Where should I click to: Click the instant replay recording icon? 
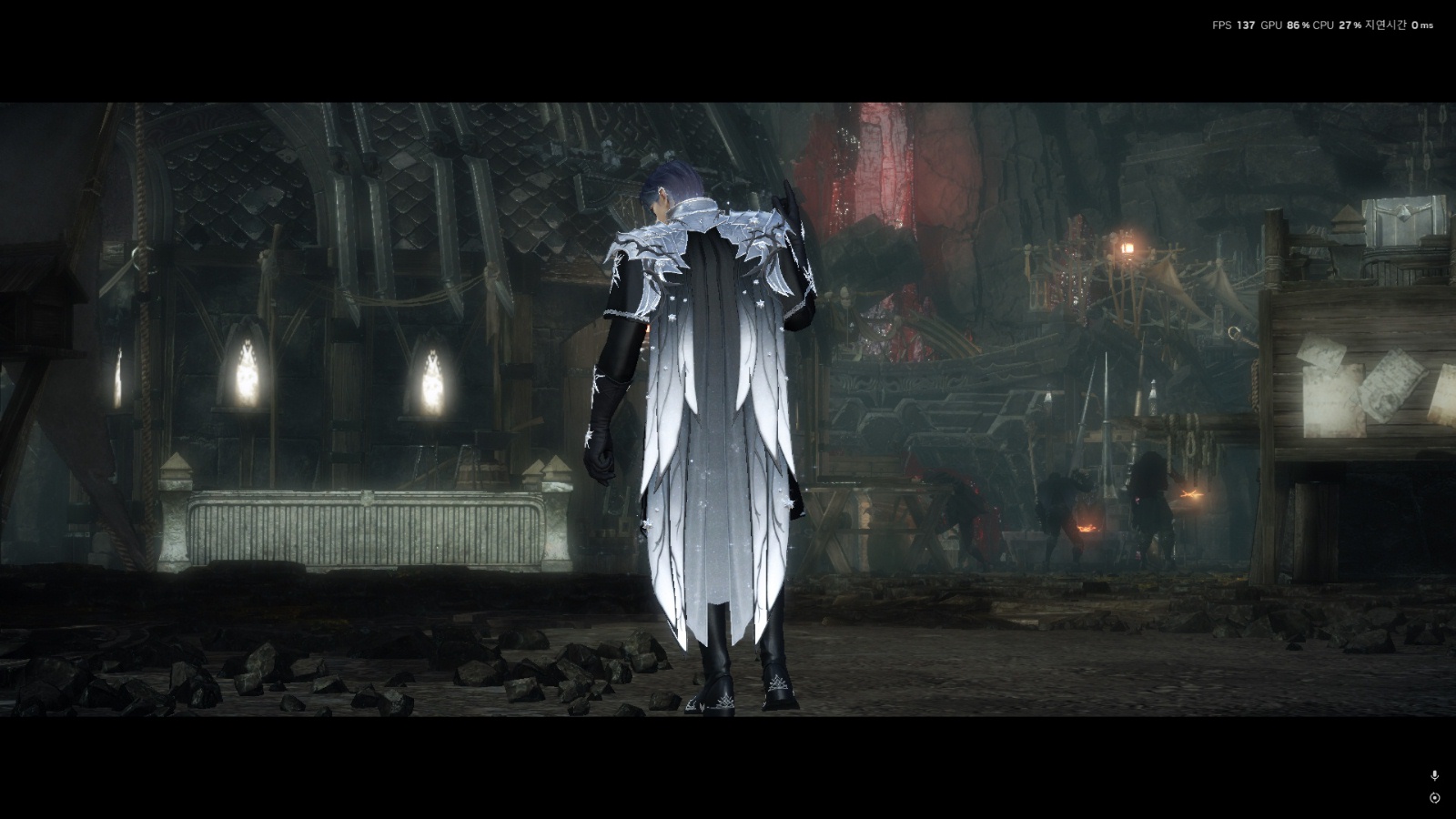(1435, 798)
